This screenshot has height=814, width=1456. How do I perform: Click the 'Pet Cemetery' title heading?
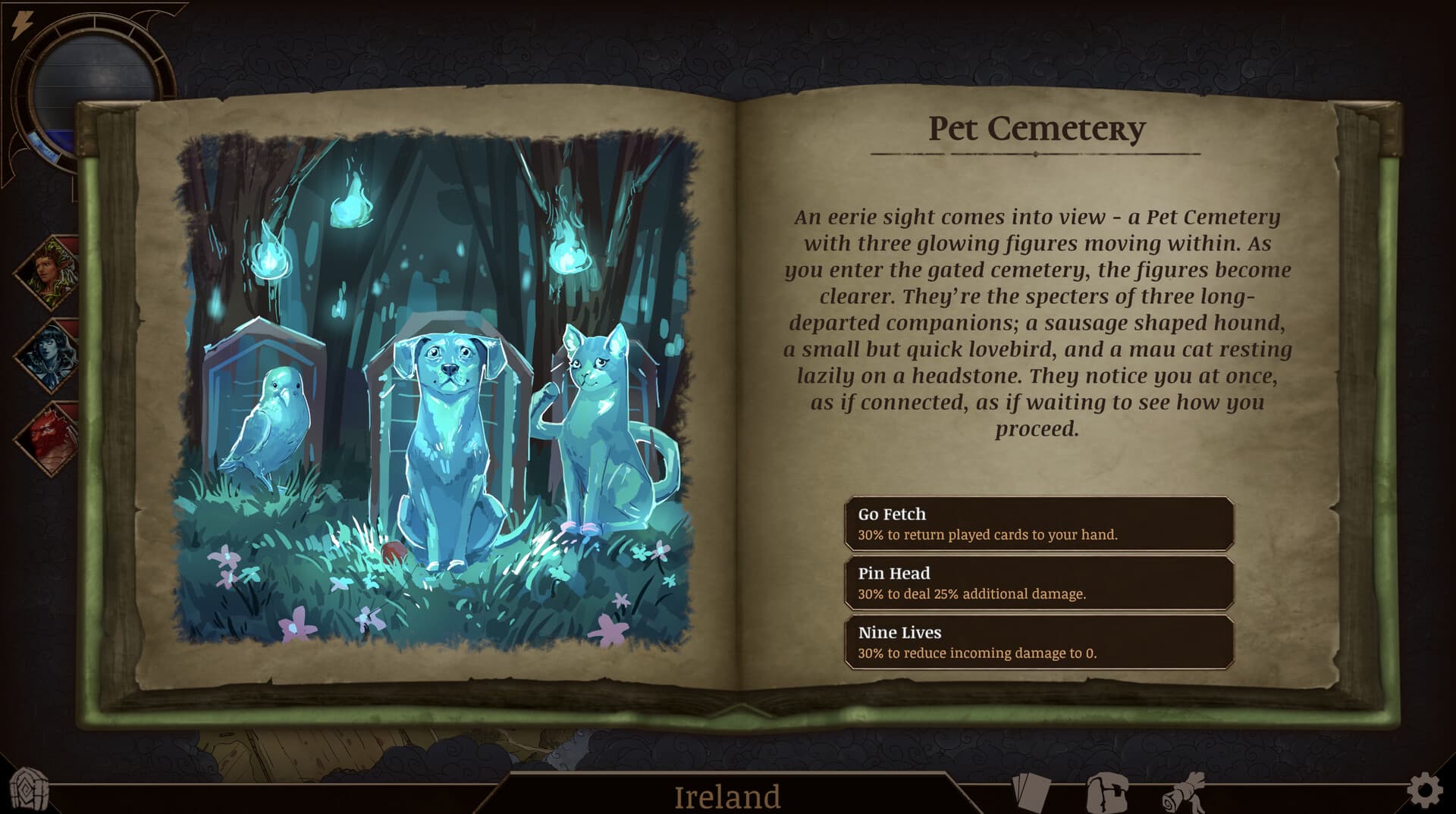(1036, 129)
